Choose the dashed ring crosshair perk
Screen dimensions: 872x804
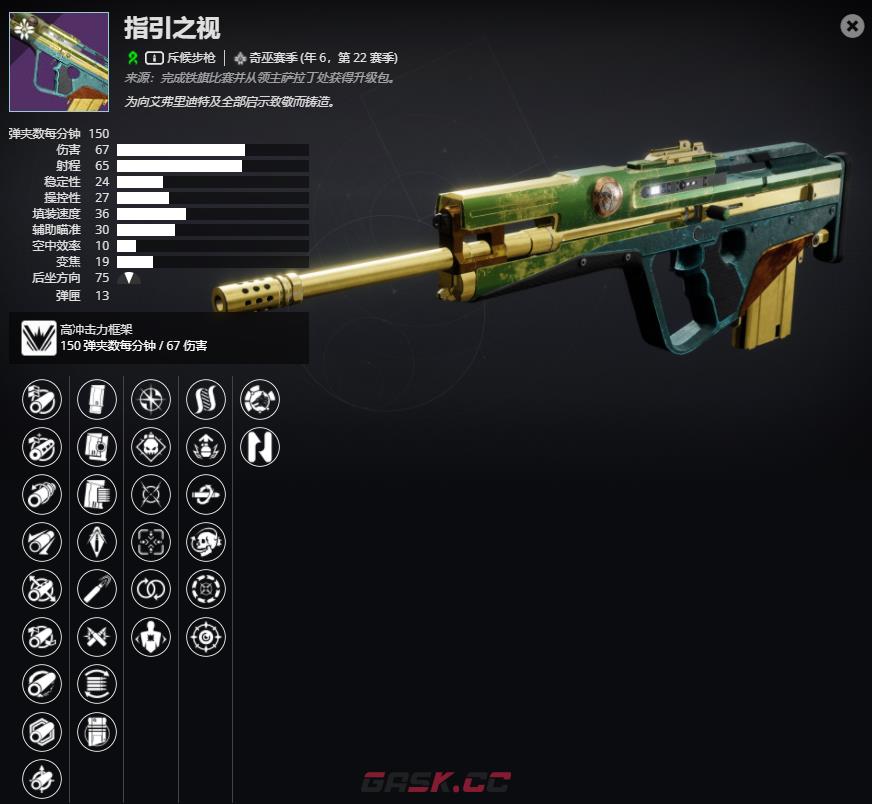coord(206,589)
